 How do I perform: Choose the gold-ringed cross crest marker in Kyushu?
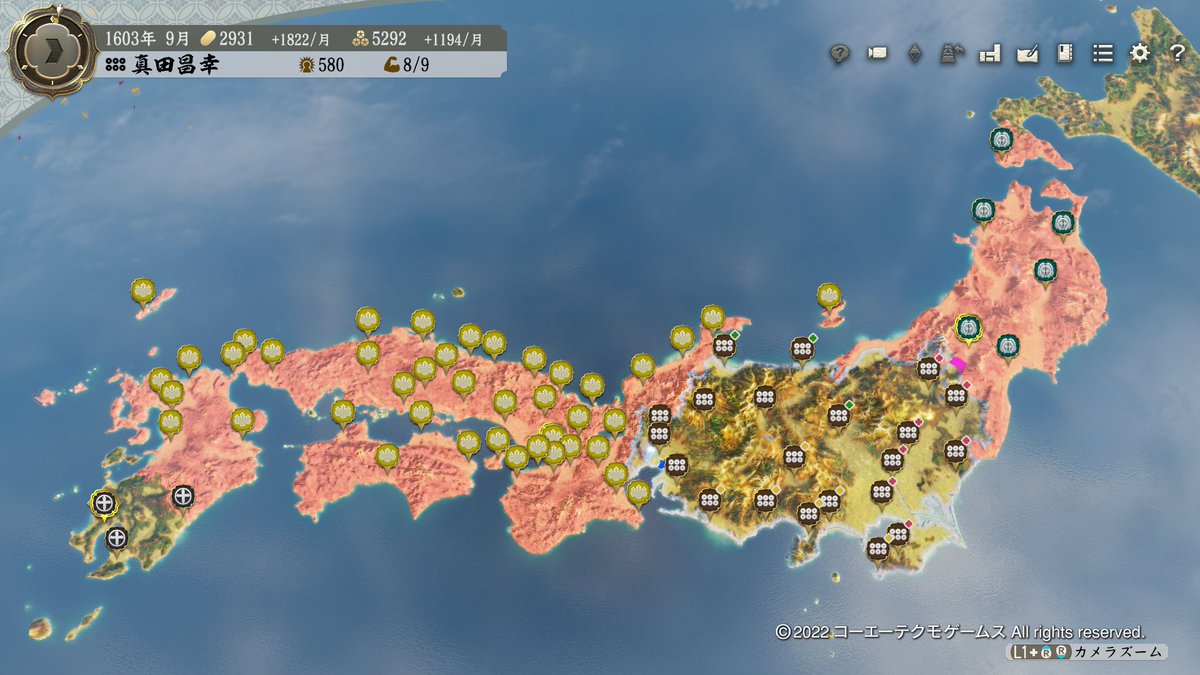103,503
